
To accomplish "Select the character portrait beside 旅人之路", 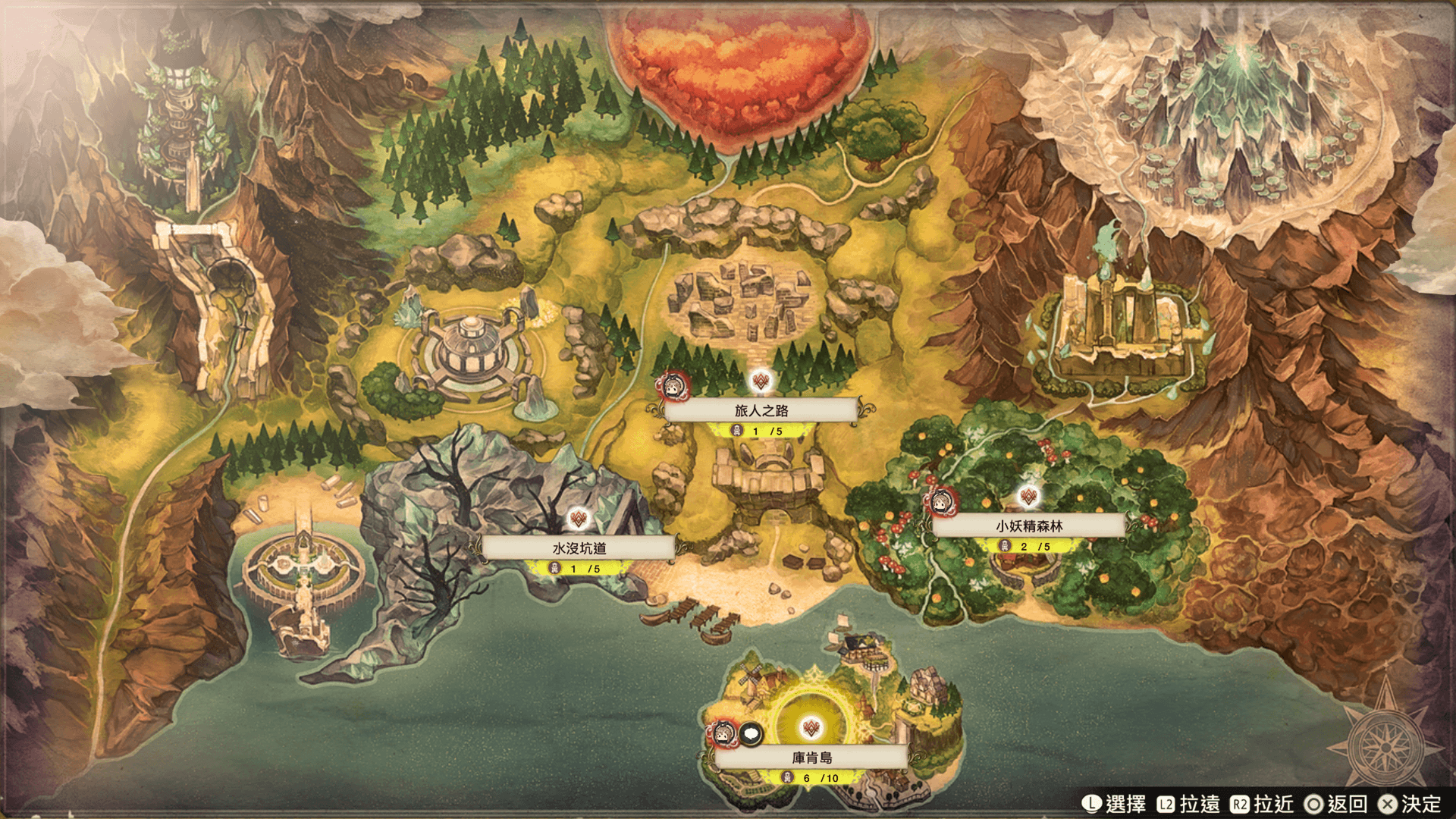I will (x=672, y=387).
